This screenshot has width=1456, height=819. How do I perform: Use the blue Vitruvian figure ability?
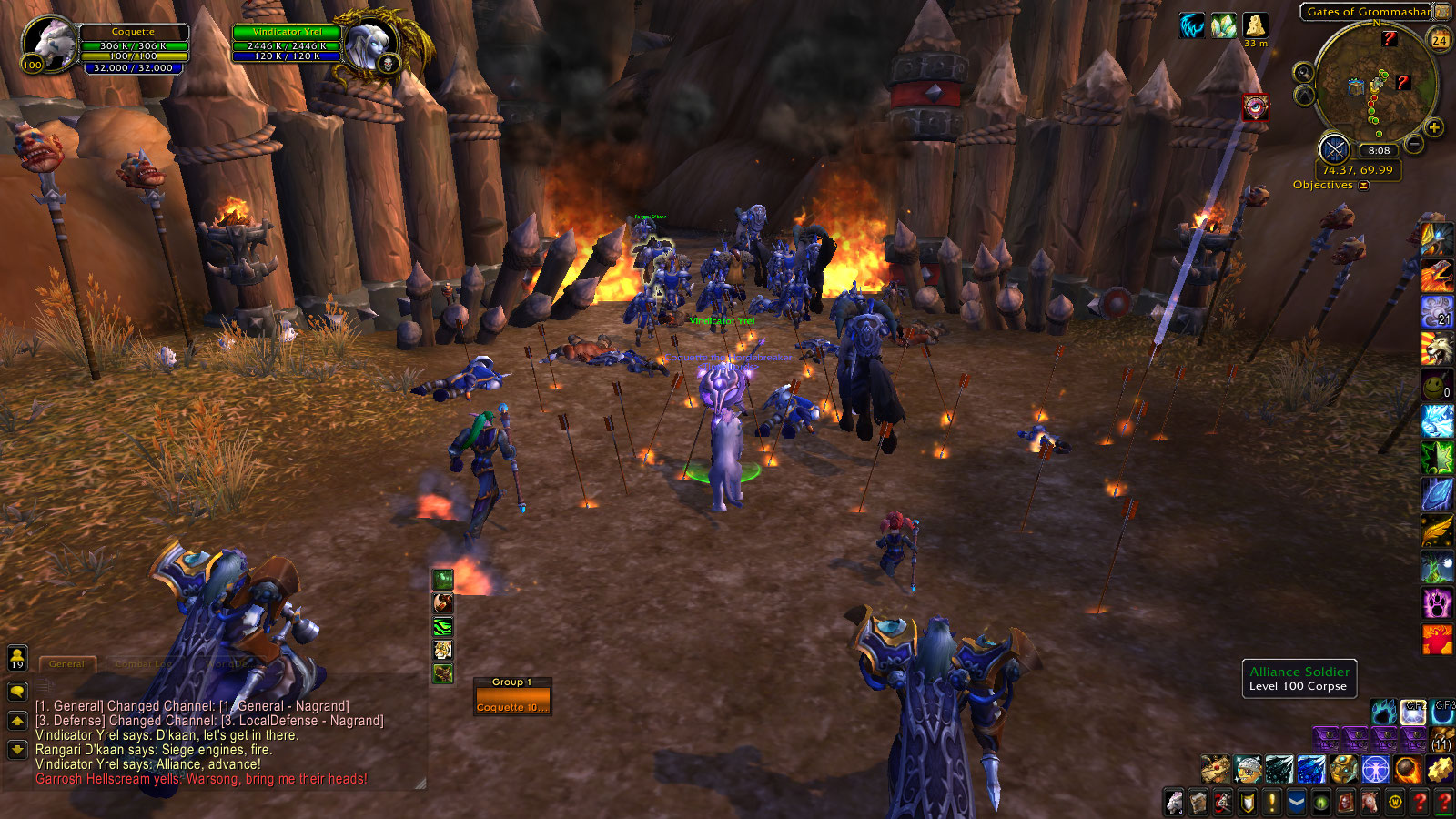tap(1375, 770)
